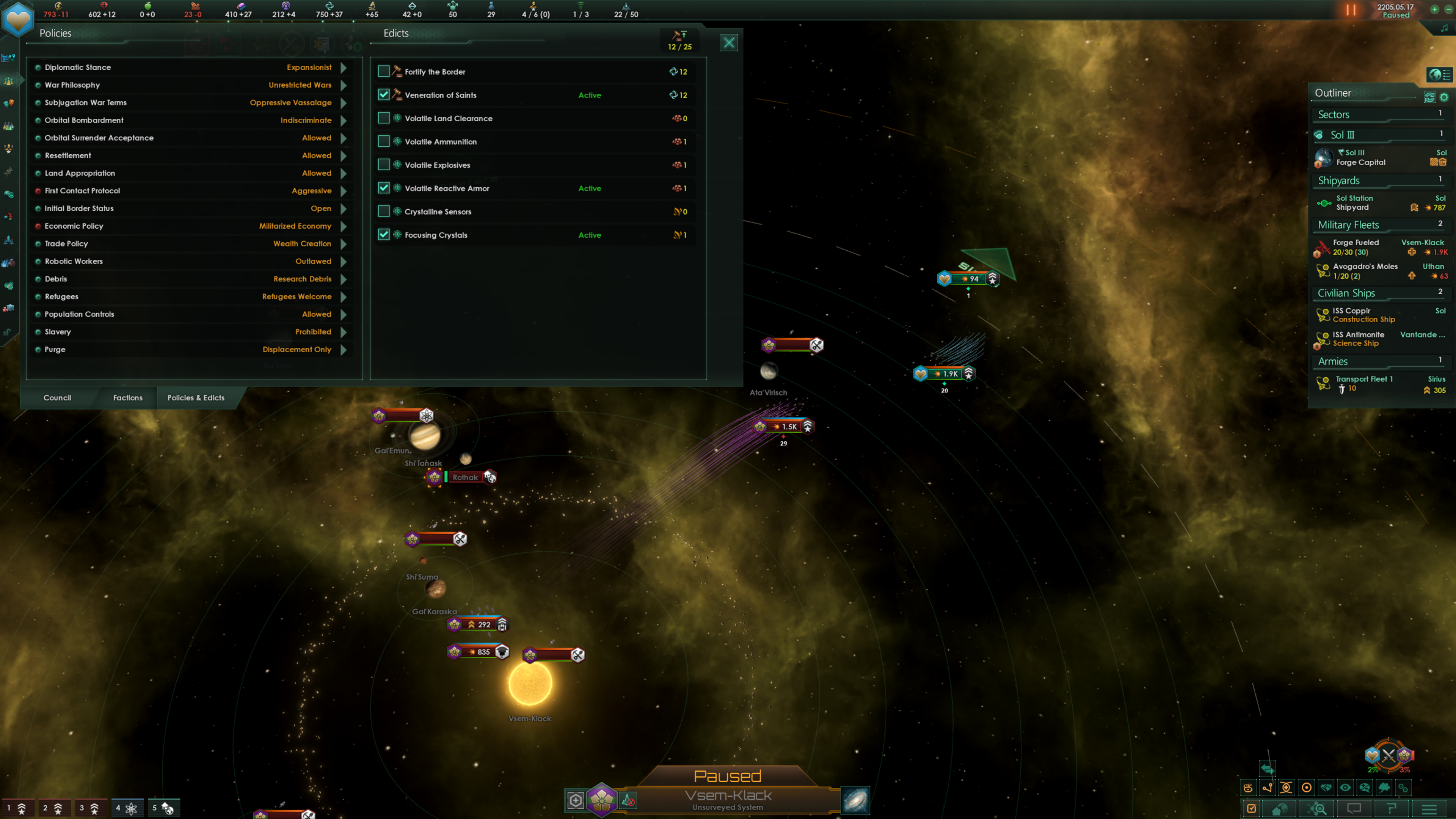This screenshot has width=1456, height=819.
Task: Unpause the game with the pause button
Action: click(x=1350, y=10)
